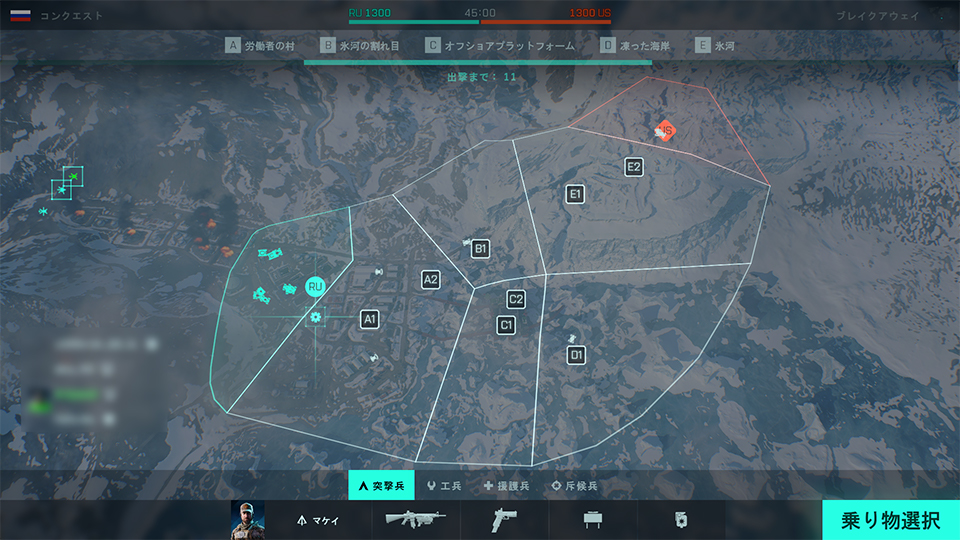
Task: Select the 突撃兵 assault class tab
Action: pos(380,486)
